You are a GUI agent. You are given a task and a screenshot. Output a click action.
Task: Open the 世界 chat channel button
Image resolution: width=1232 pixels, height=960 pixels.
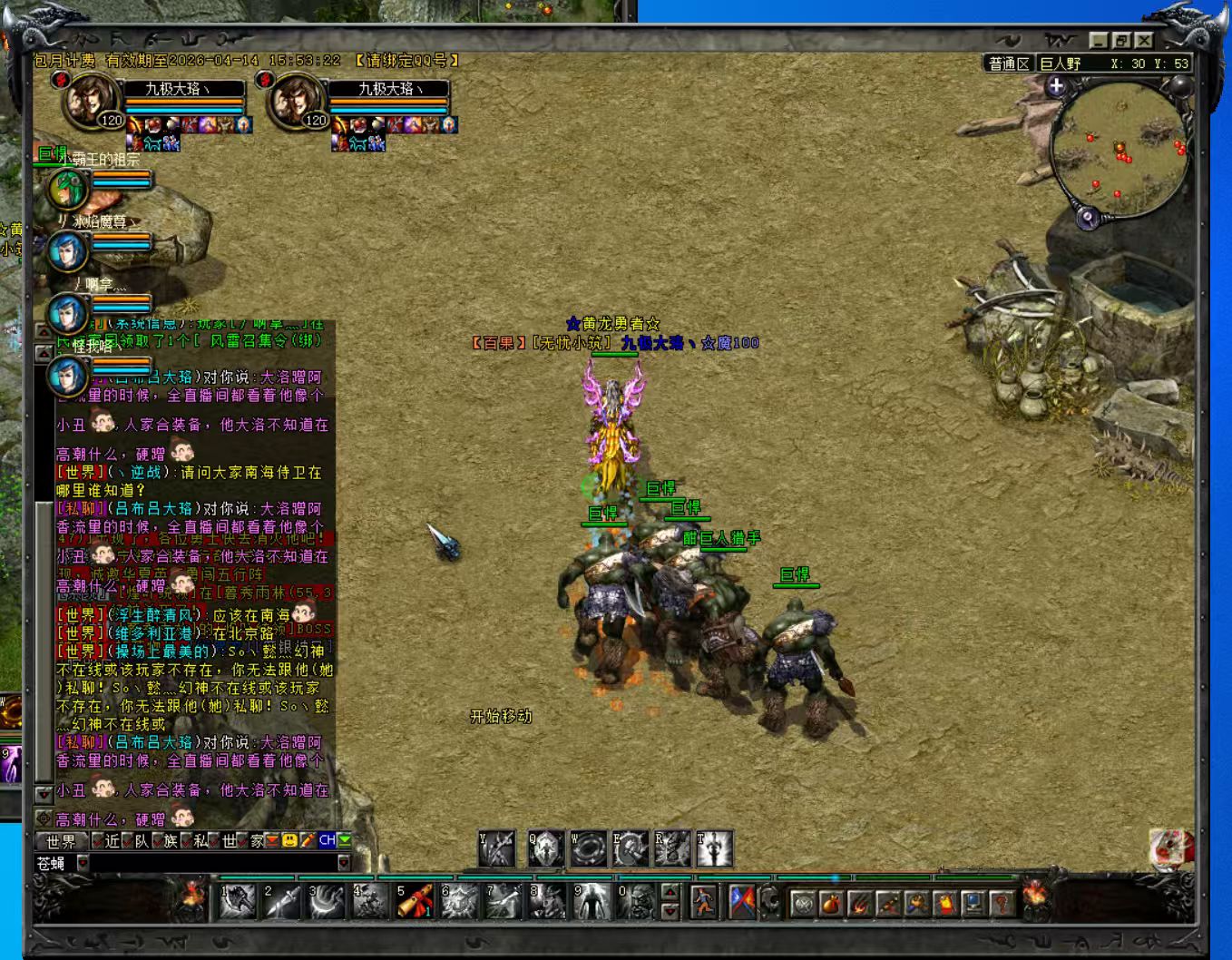click(62, 841)
